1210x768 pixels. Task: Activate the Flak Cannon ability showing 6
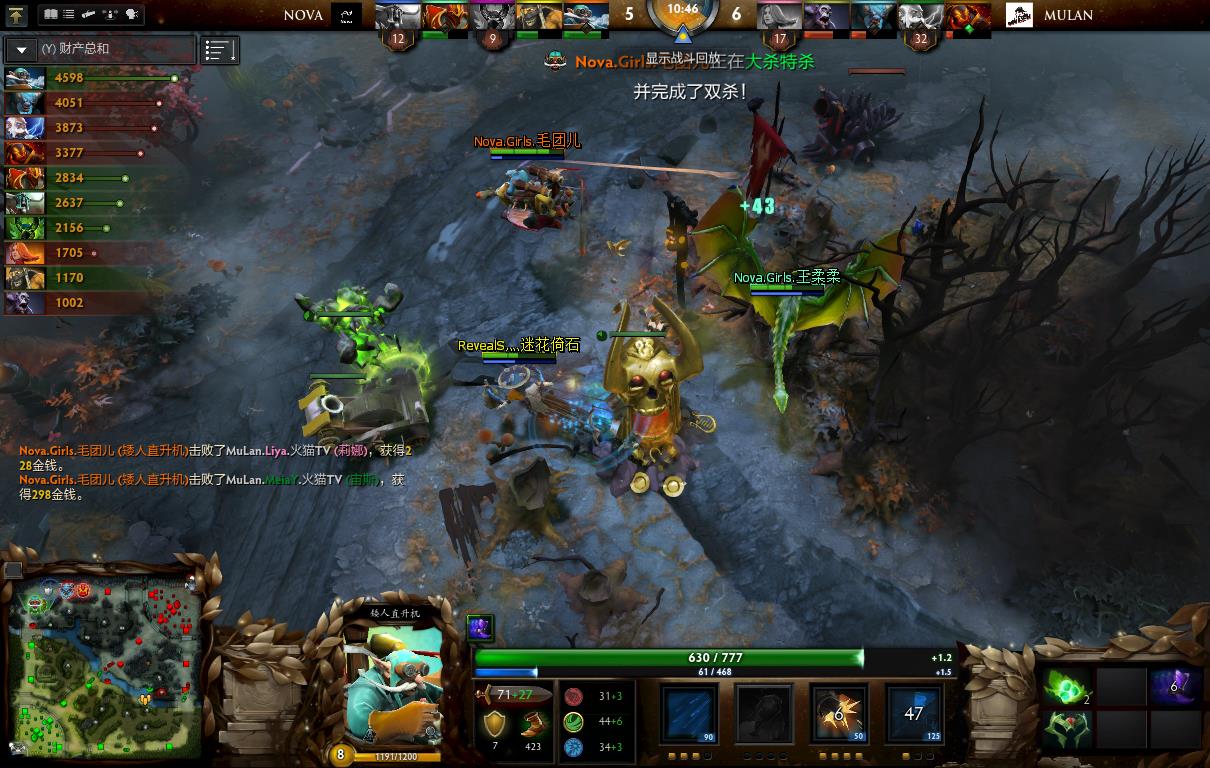[838, 714]
